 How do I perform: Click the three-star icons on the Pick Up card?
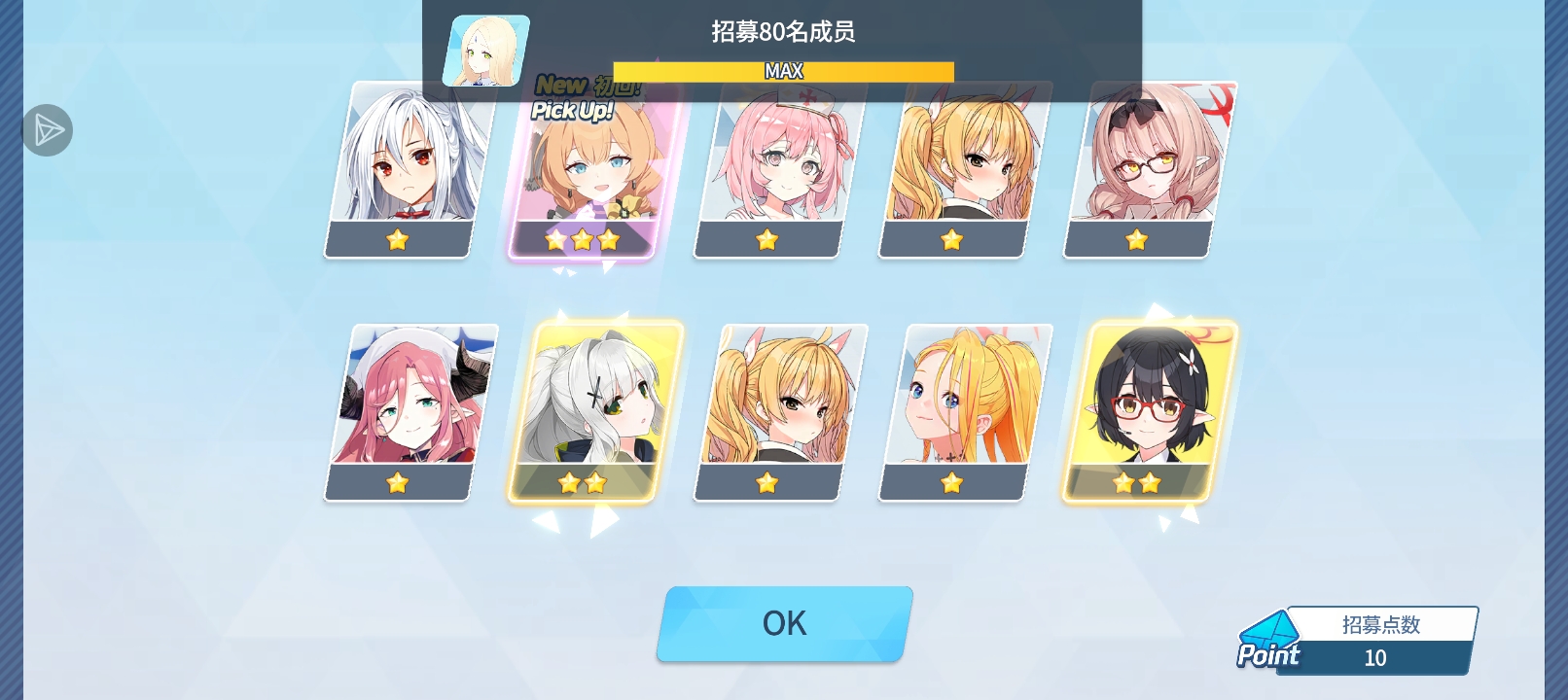point(581,238)
